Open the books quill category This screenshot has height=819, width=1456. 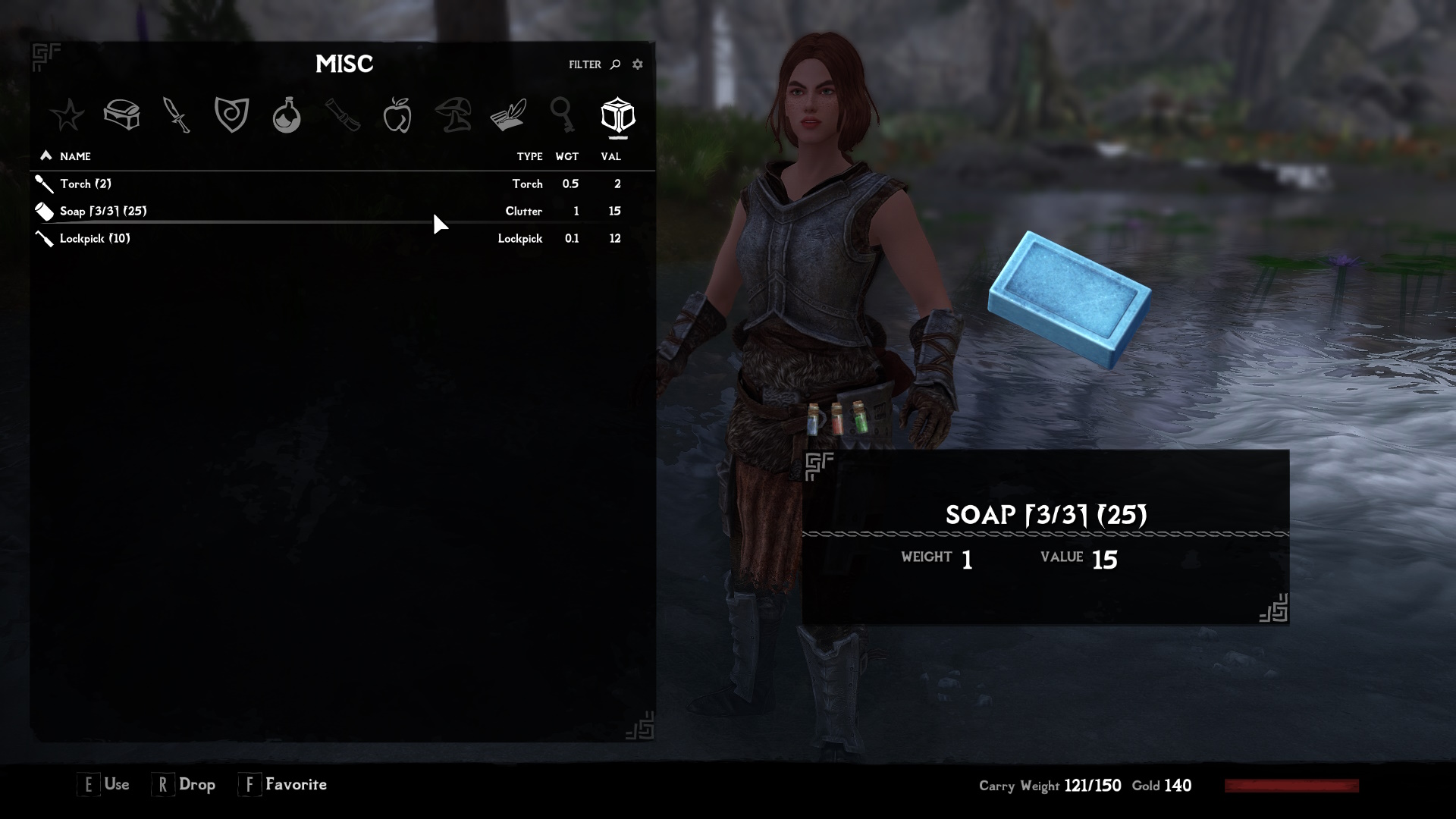(x=508, y=115)
